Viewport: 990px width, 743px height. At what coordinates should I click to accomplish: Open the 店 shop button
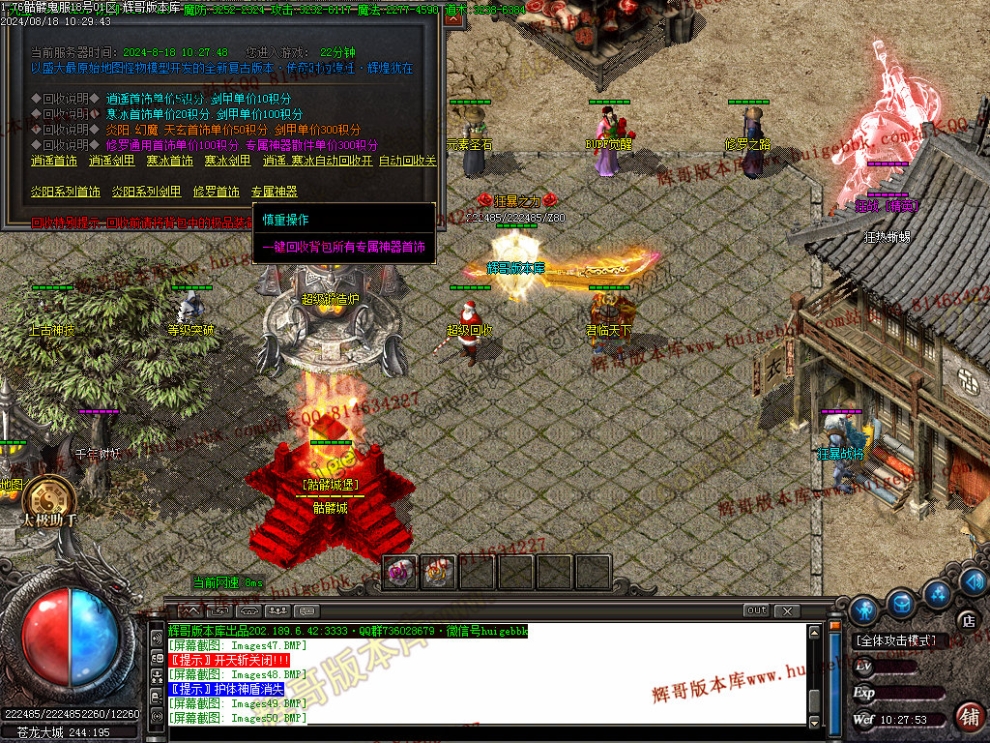click(x=967, y=620)
